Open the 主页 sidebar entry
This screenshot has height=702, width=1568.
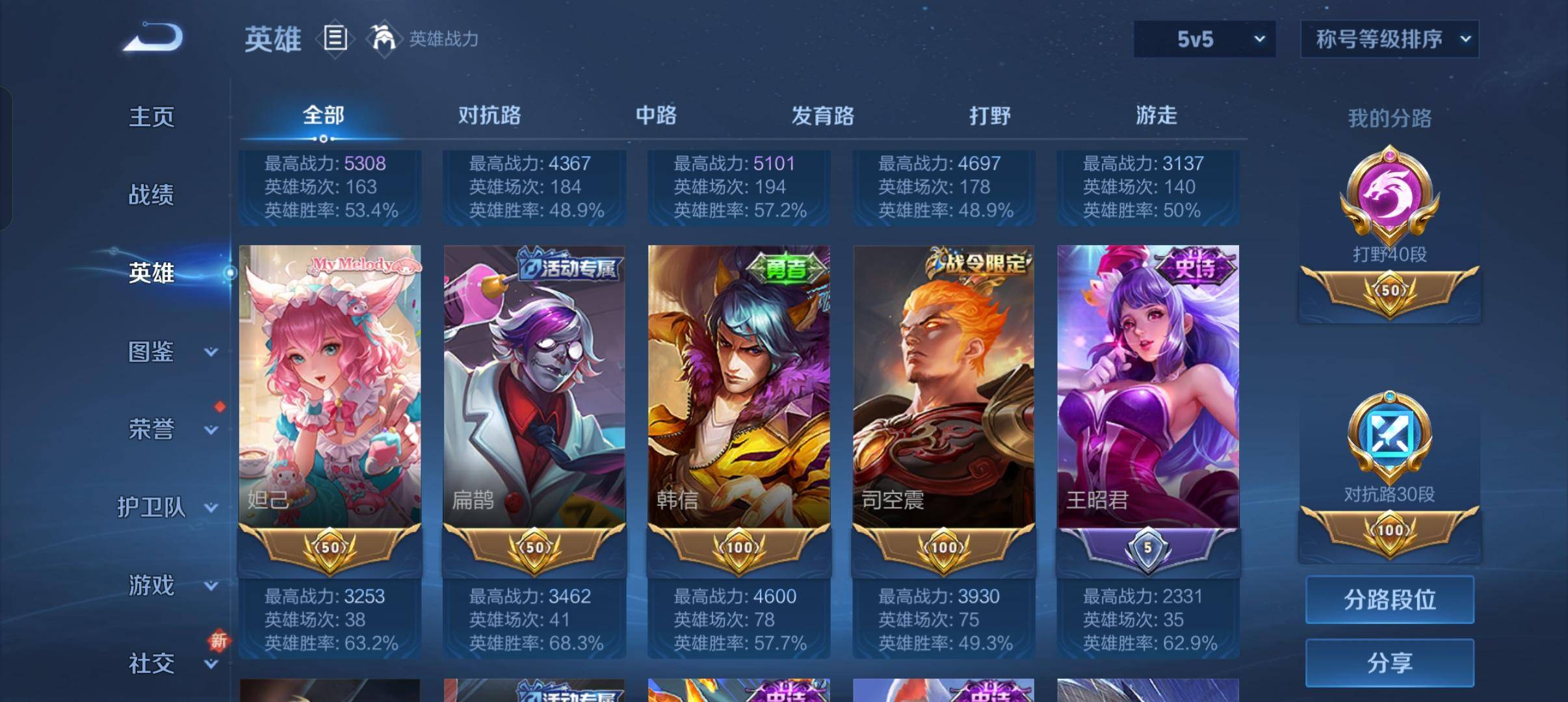[x=151, y=116]
